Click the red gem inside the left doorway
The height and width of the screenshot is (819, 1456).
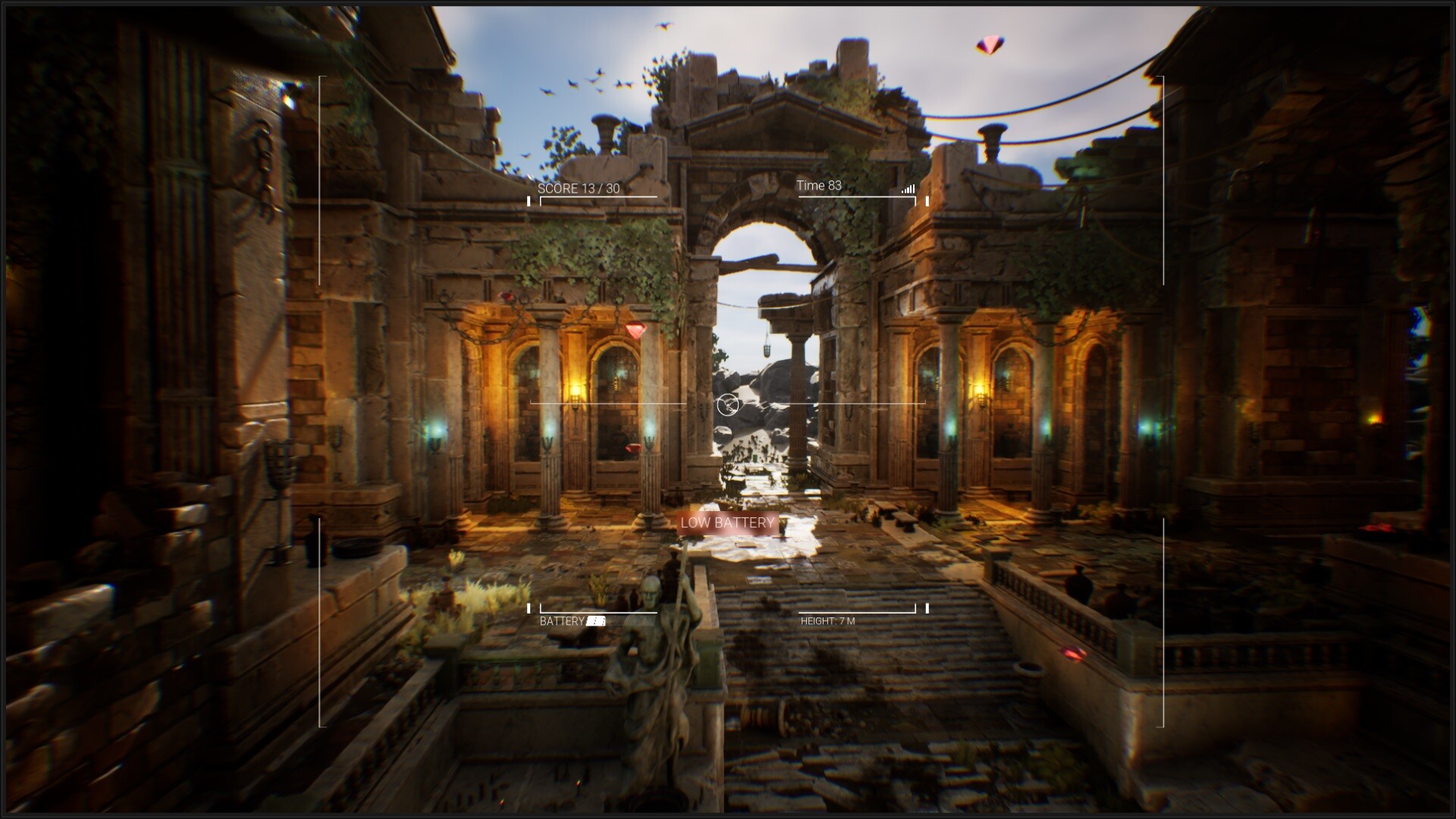pyautogui.click(x=631, y=450)
